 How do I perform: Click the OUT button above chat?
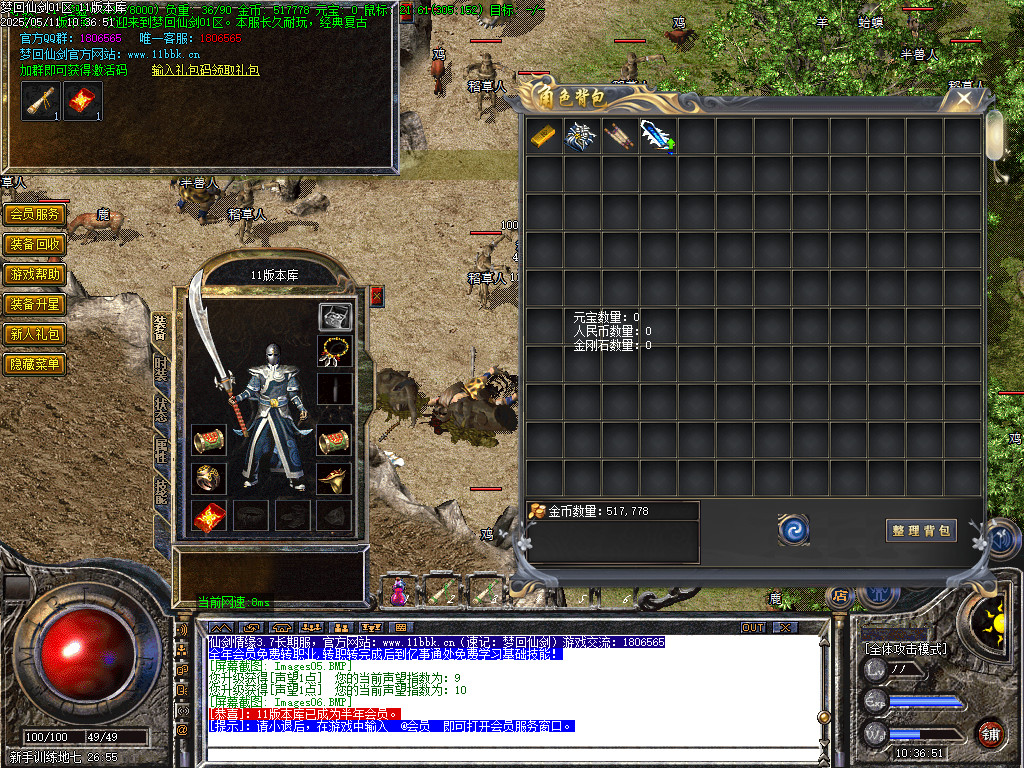[x=753, y=627]
